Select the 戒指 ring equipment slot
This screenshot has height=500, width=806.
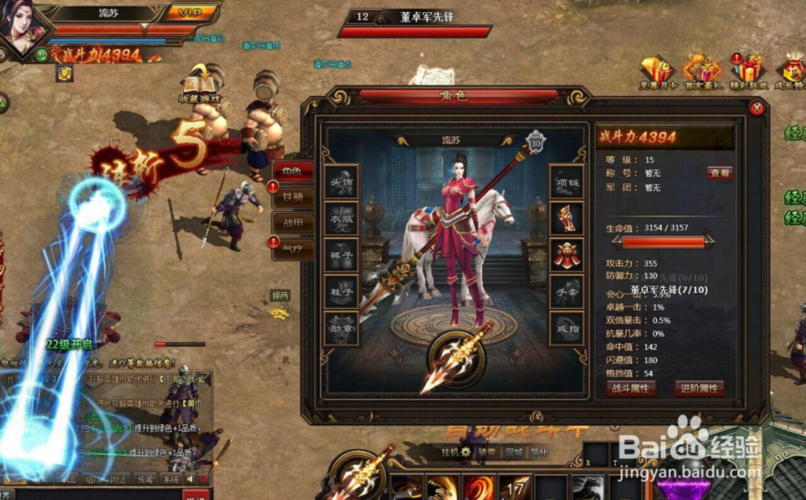coord(567,328)
